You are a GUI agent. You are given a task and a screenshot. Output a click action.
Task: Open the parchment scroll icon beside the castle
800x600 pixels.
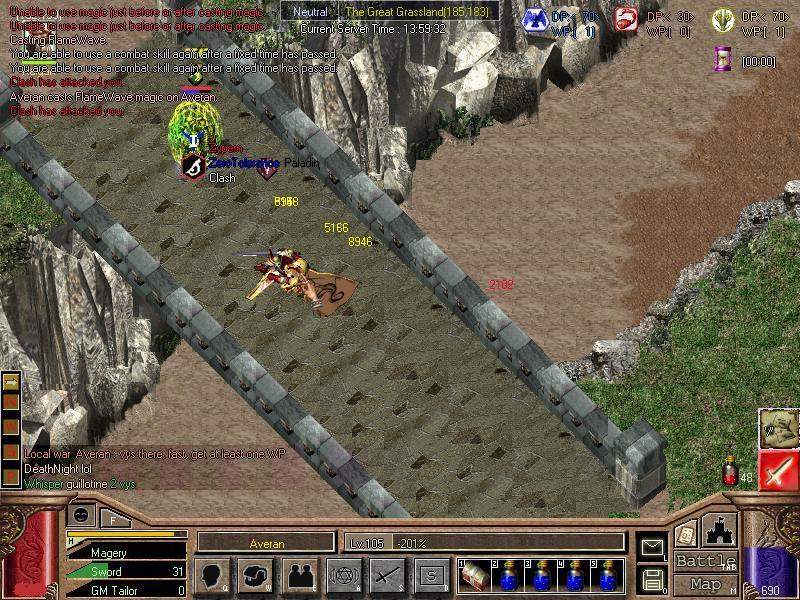coord(686,533)
